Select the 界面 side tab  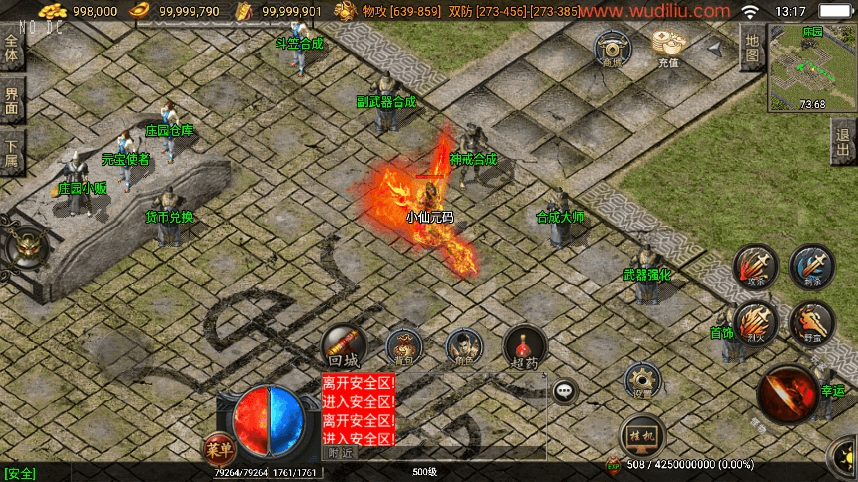pos(12,100)
